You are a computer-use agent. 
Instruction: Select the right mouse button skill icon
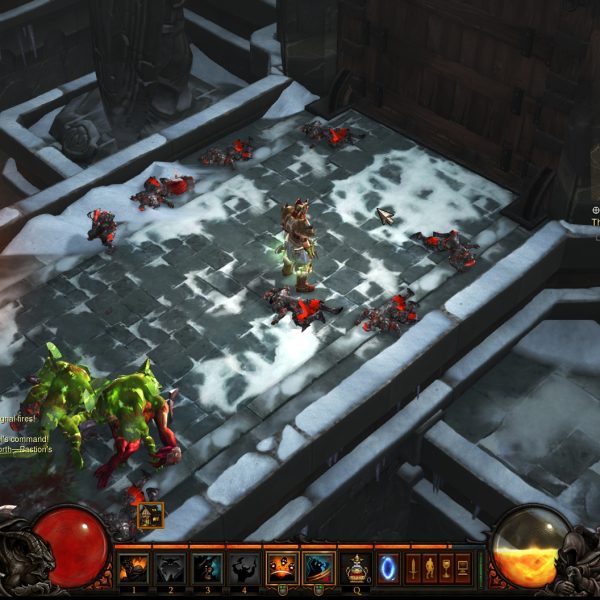[x=318, y=568]
